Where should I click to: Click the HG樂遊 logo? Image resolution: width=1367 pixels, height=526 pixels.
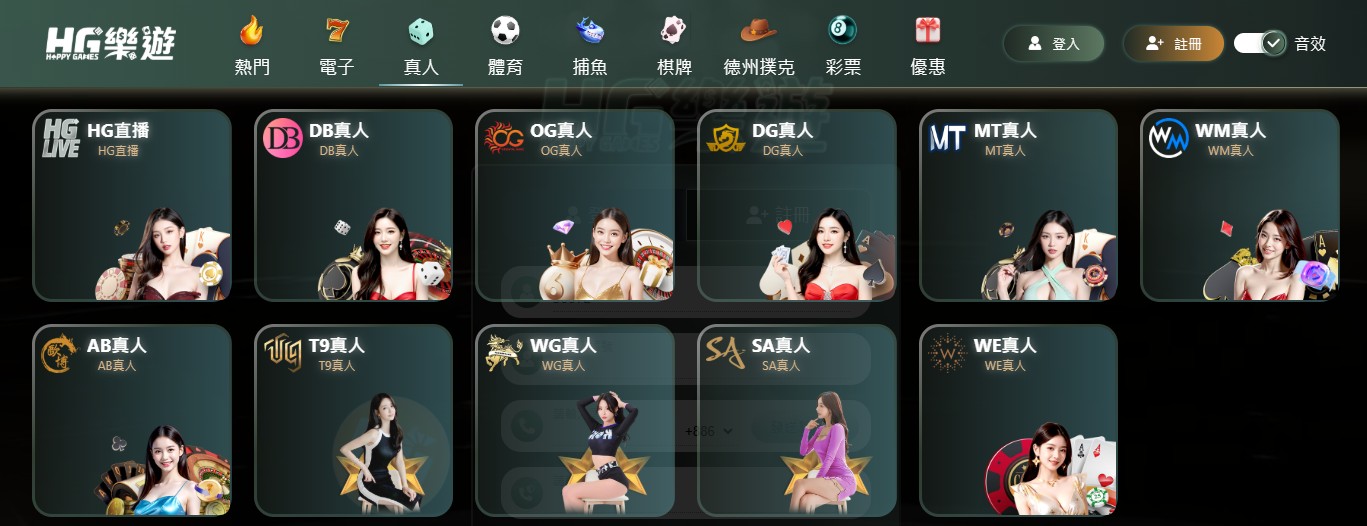point(110,44)
